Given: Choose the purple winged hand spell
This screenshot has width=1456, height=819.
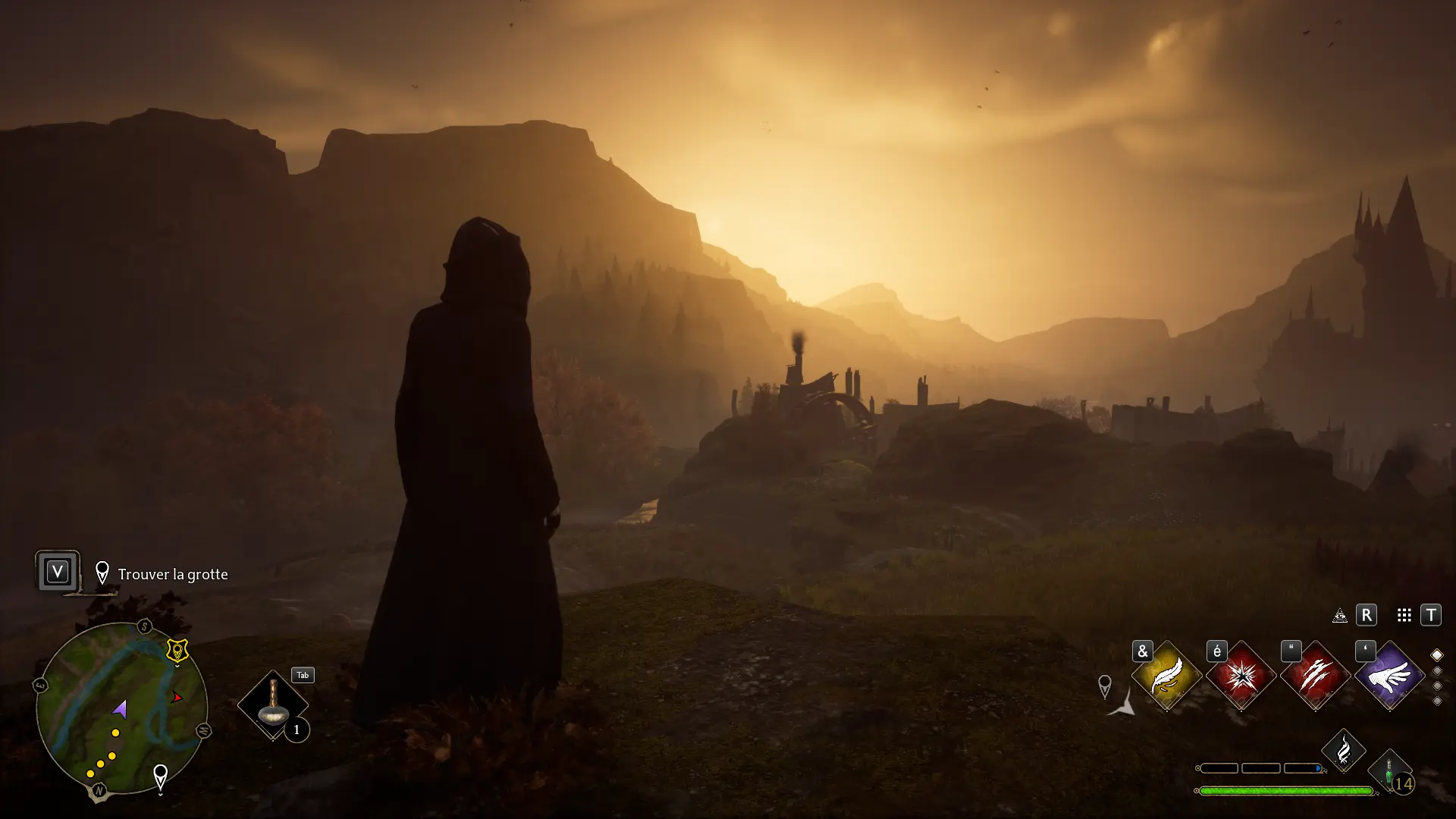Looking at the screenshot, I should coord(1389,675).
